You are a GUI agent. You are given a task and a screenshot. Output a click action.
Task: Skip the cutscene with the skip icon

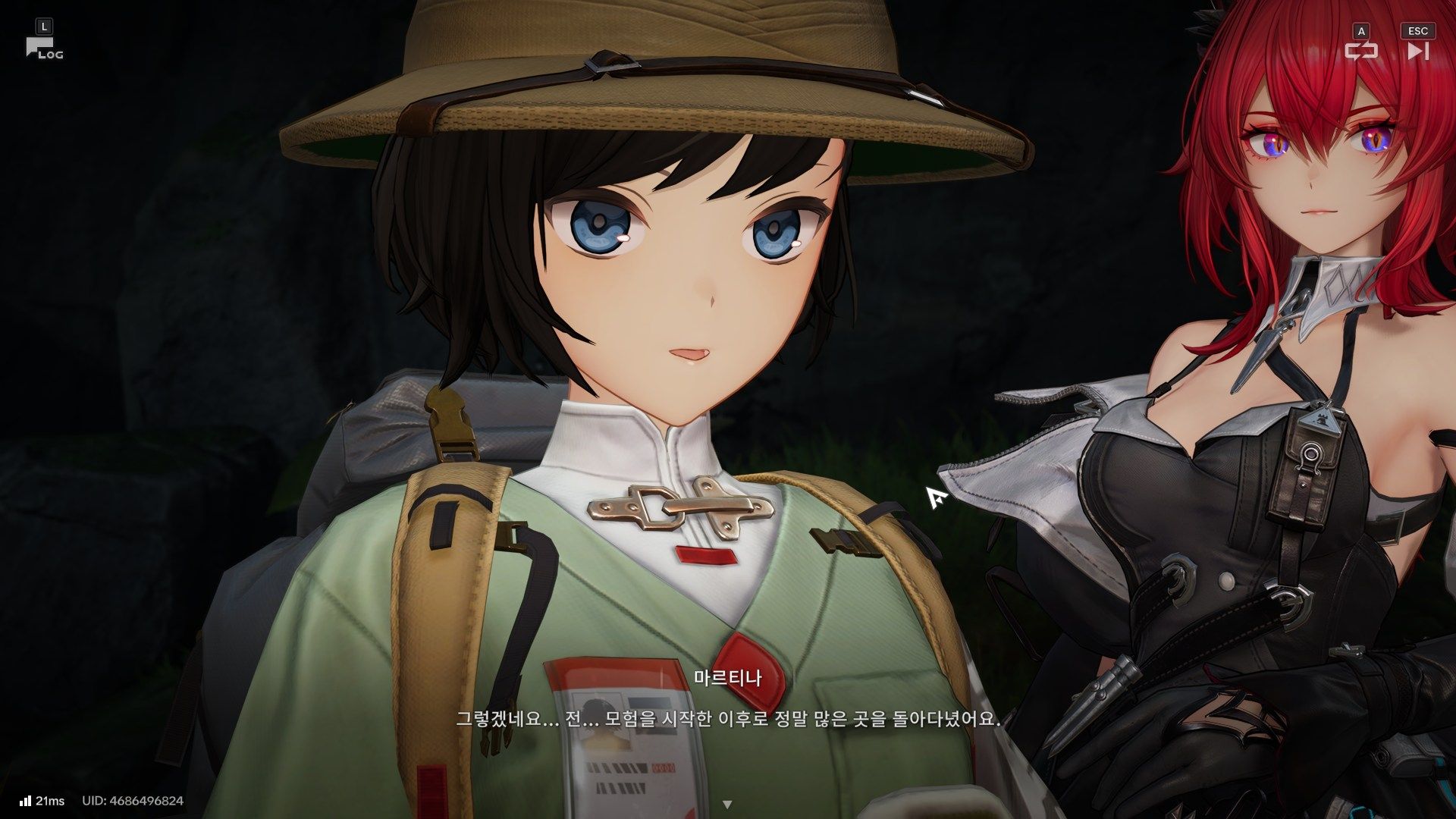(x=1417, y=51)
